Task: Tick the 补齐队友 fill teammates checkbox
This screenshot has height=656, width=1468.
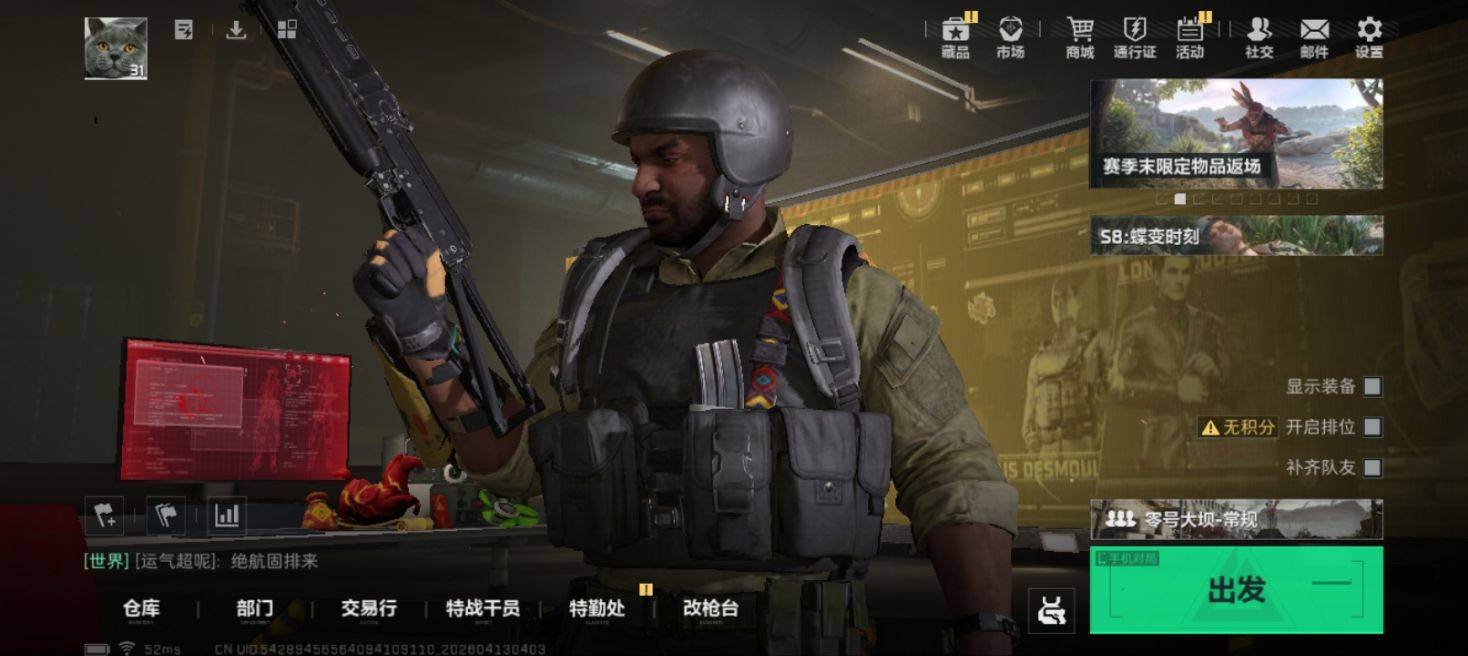Action: [x=1372, y=467]
